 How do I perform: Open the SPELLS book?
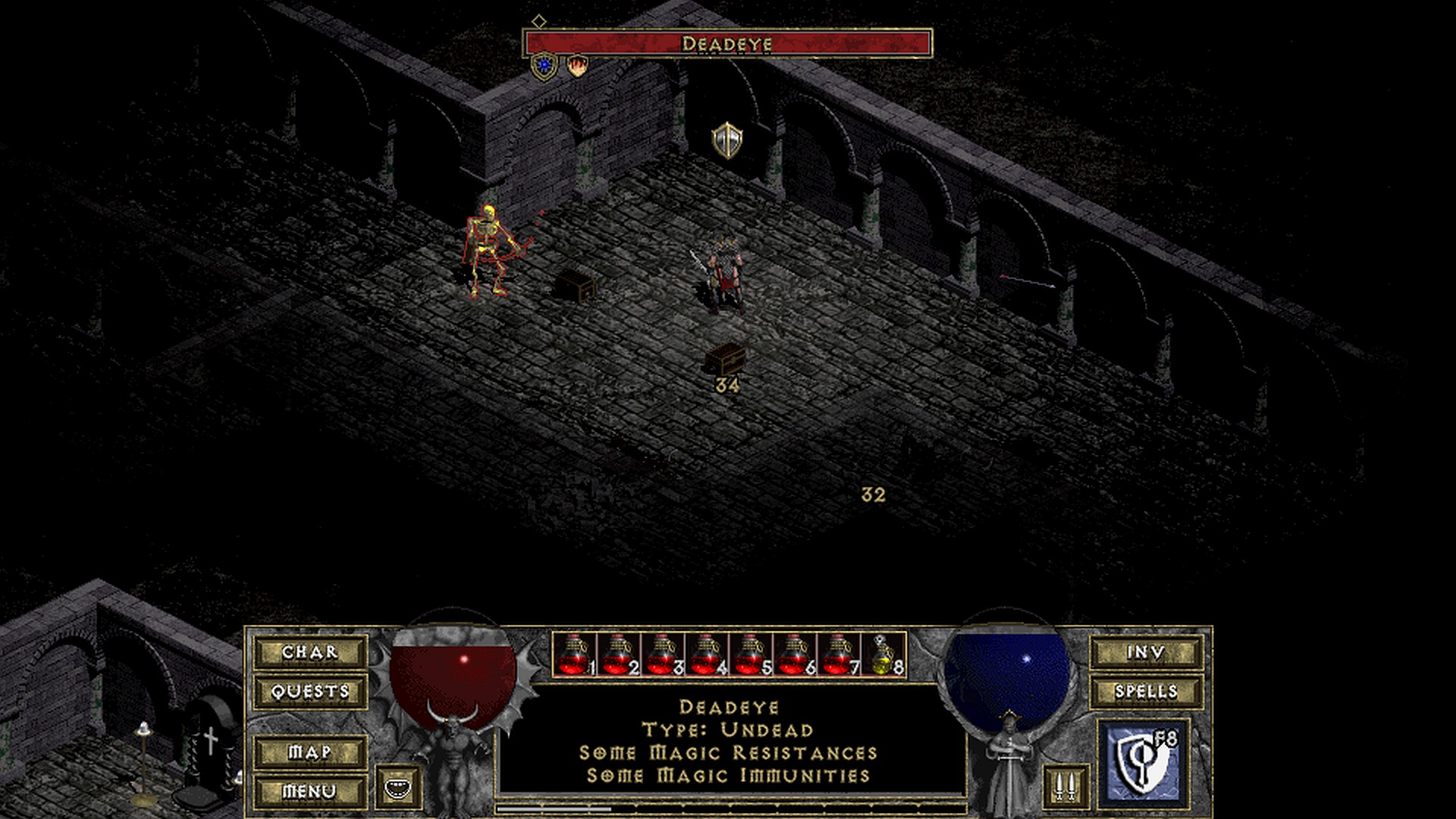1146,692
